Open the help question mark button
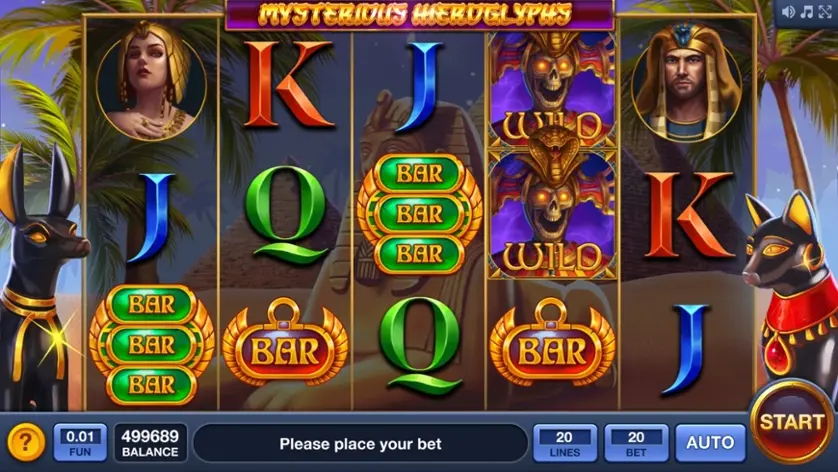Screen dimensions: 838x472 (26, 442)
